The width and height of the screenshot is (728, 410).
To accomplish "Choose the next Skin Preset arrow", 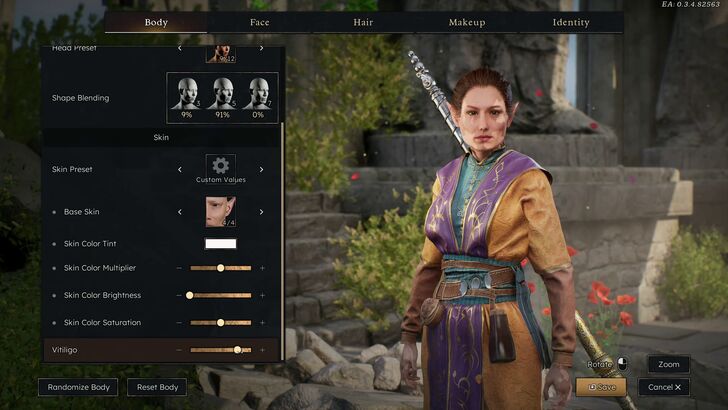I will point(262,169).
